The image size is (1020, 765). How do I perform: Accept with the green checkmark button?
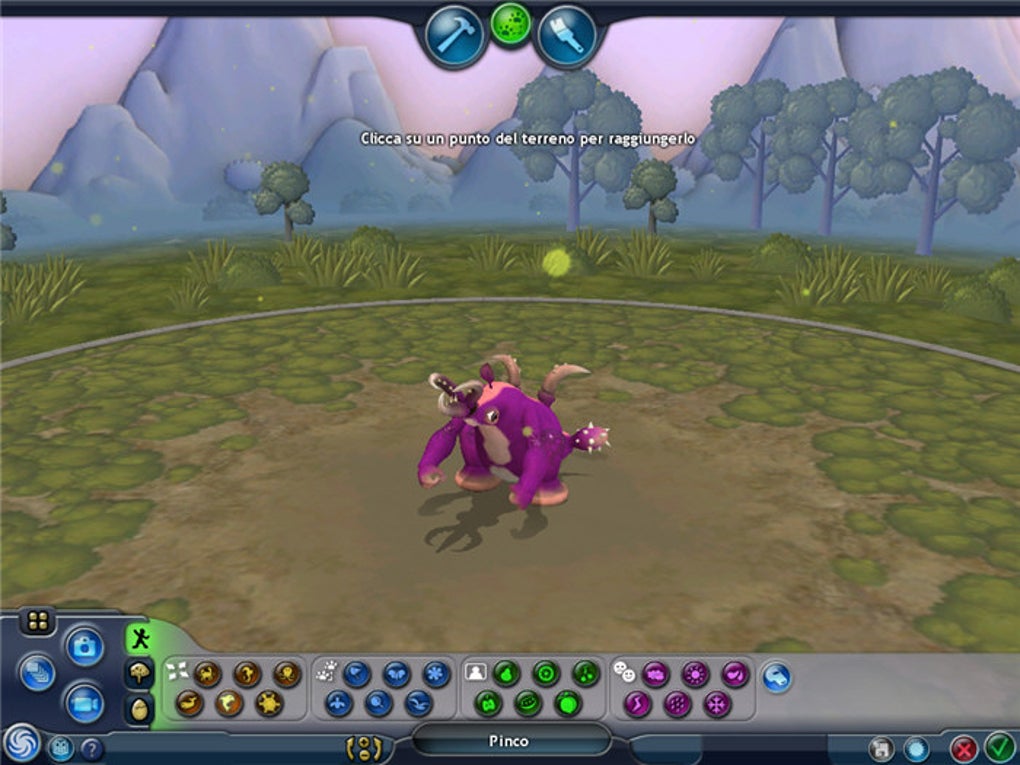click(x=998, y=746)
